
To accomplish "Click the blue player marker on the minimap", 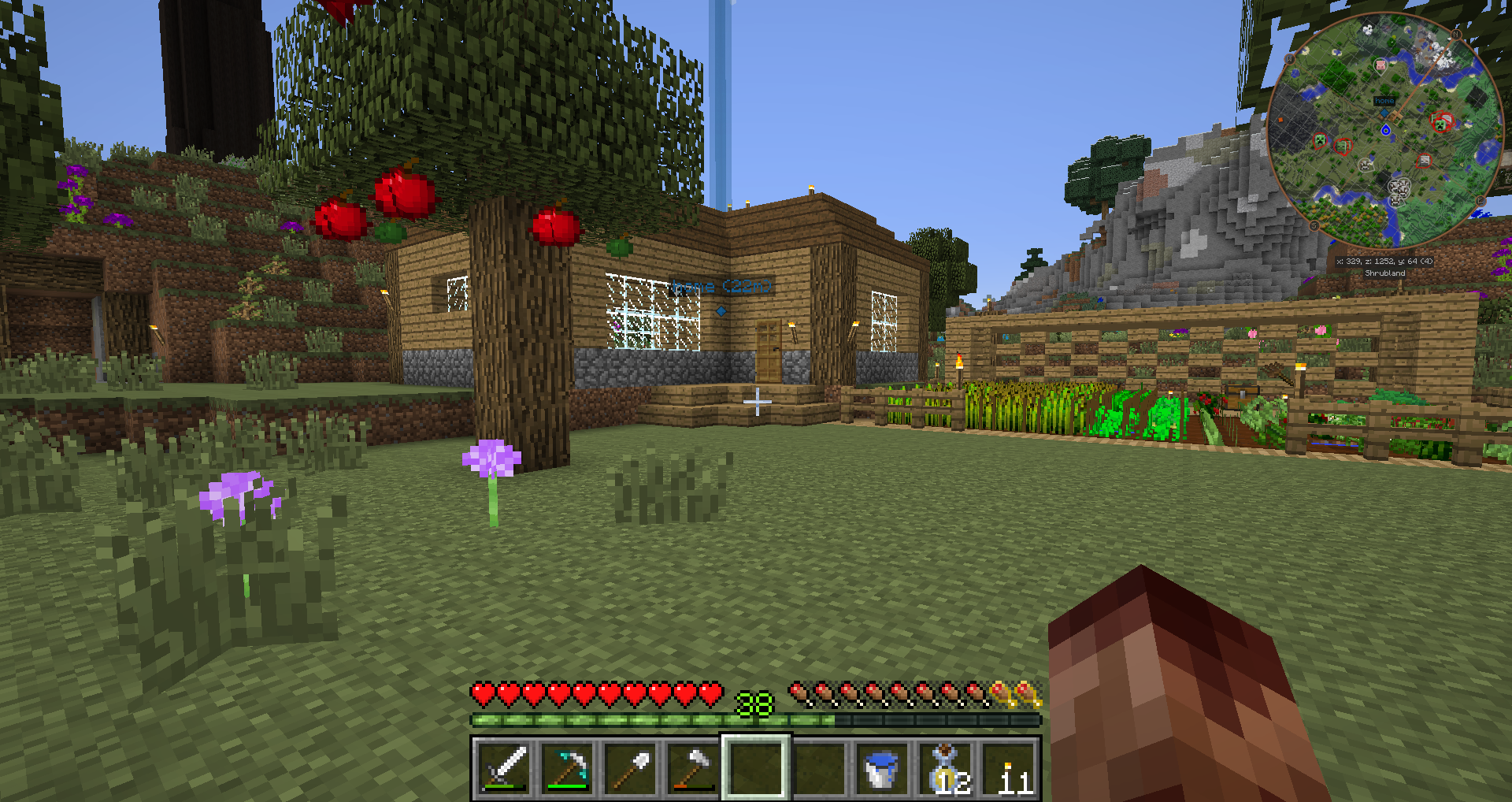I will [1386, 130].
